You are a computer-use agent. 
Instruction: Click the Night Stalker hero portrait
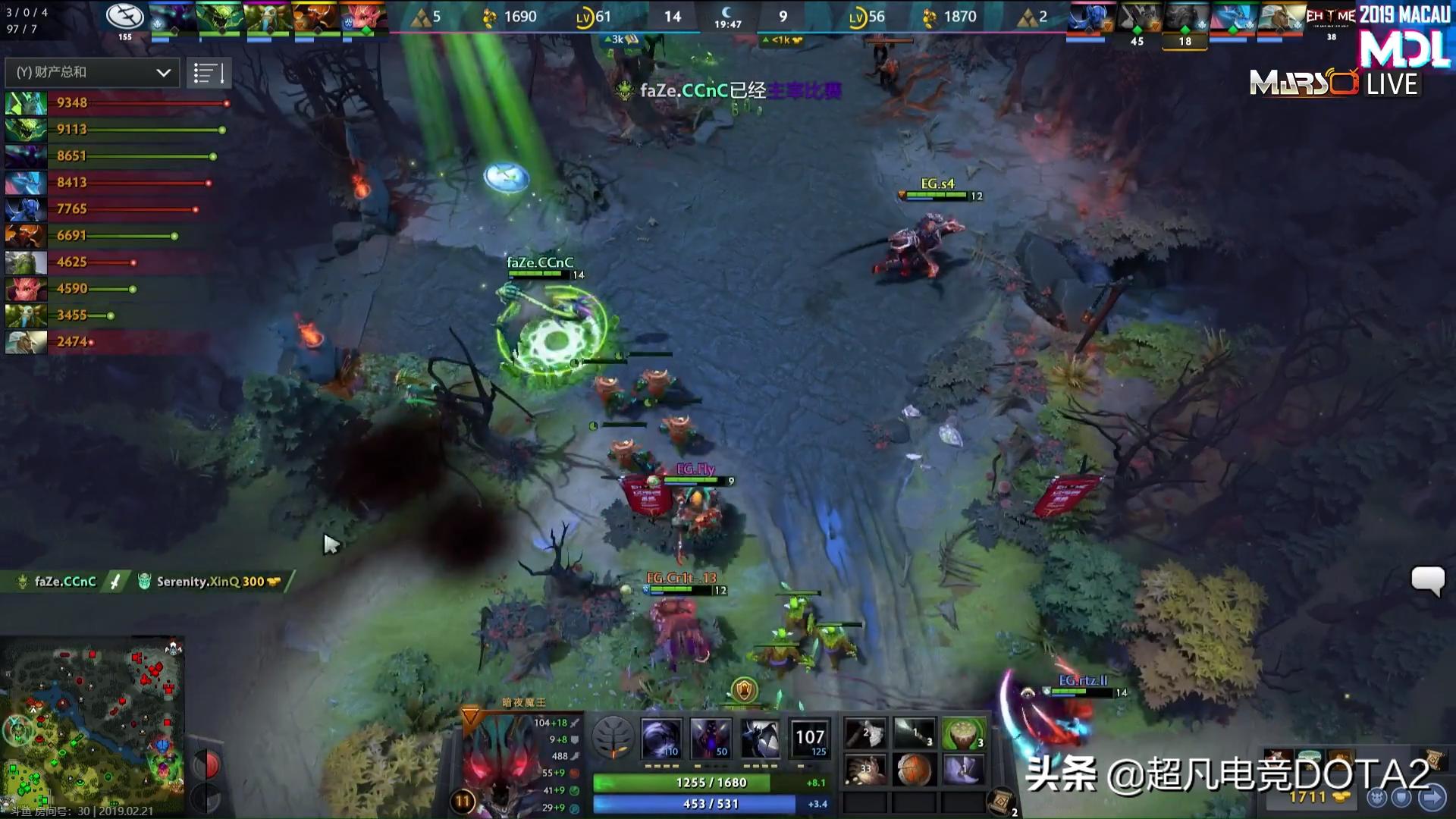click(x=500, y=758)
